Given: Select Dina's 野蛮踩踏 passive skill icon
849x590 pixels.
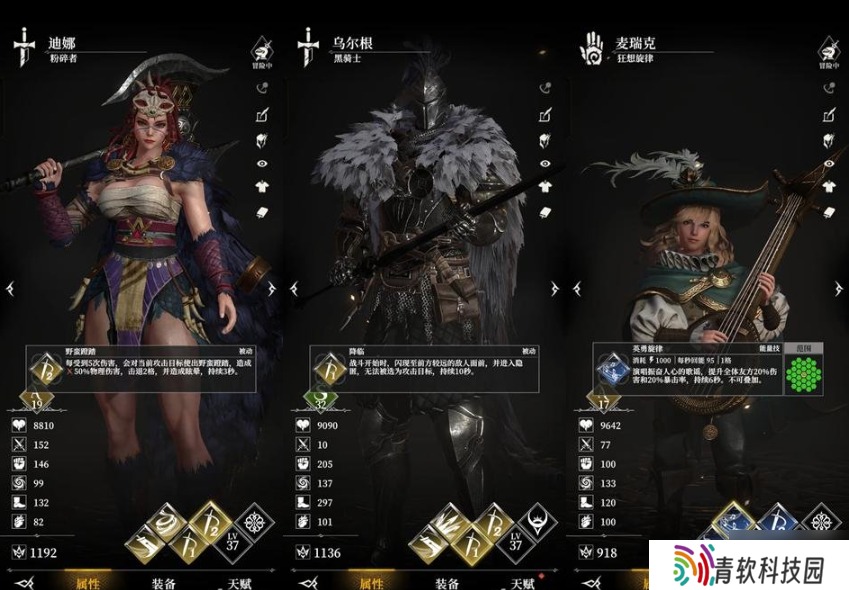Looking at the screenshot, I should click(x=46, y=371).
